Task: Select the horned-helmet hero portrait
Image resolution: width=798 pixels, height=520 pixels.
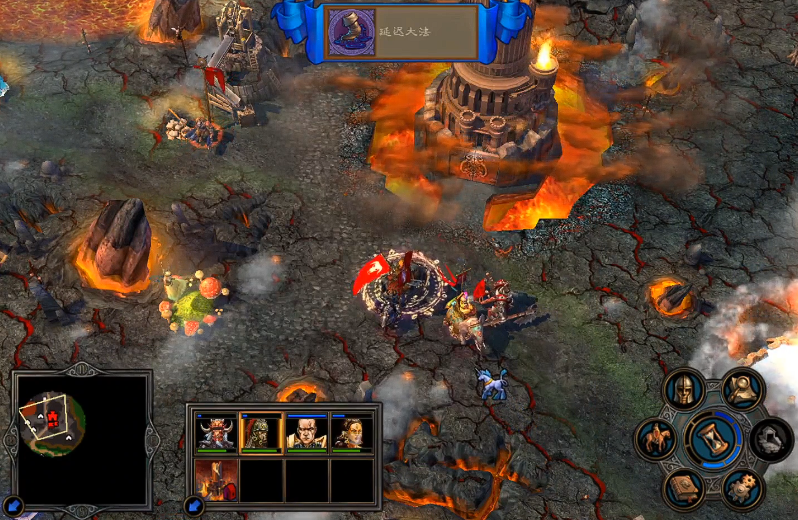Action: [216, 431]
